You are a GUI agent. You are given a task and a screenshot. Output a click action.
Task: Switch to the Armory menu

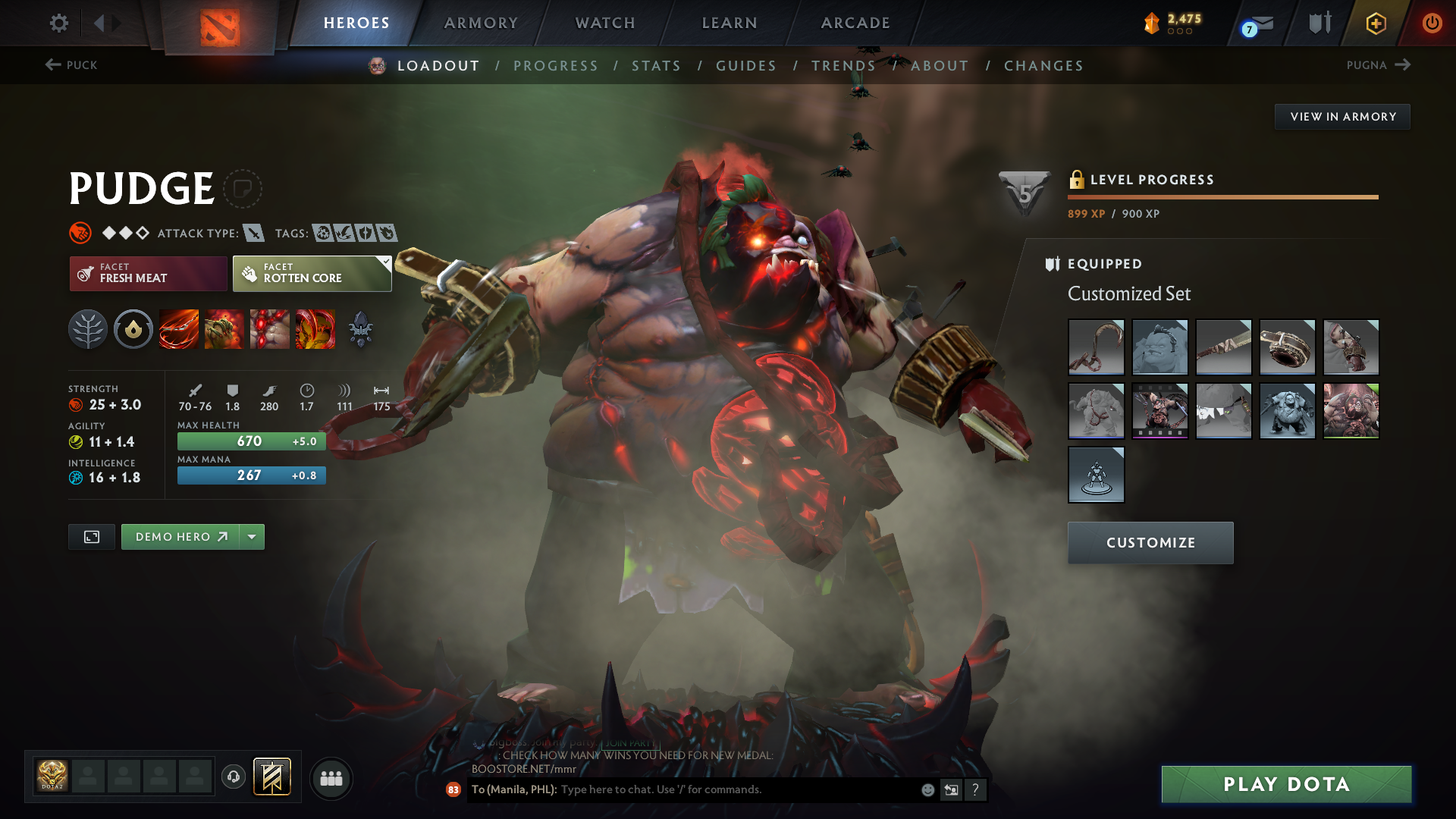[x=480, y=23]
